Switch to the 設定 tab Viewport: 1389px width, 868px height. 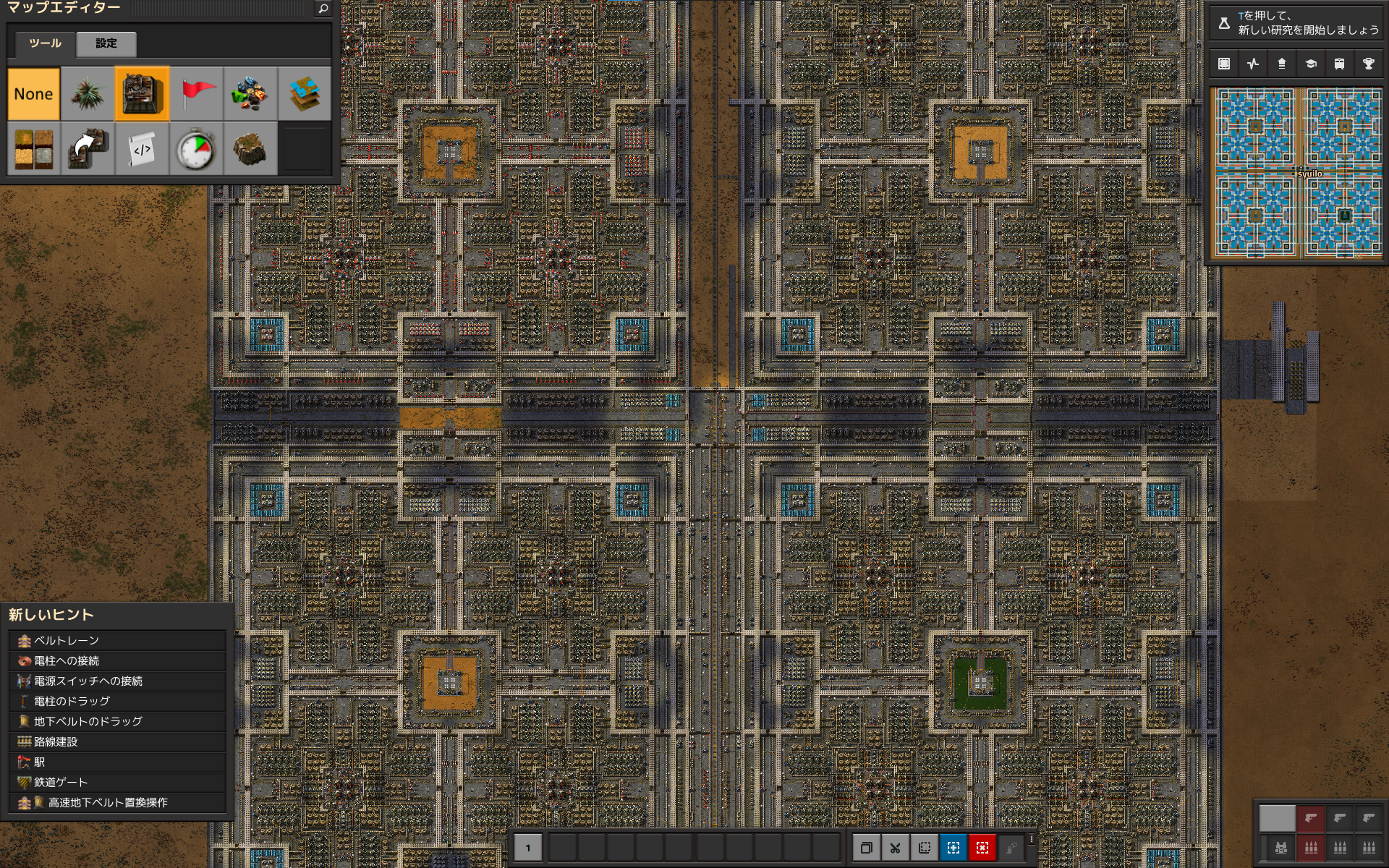(106, 43)
